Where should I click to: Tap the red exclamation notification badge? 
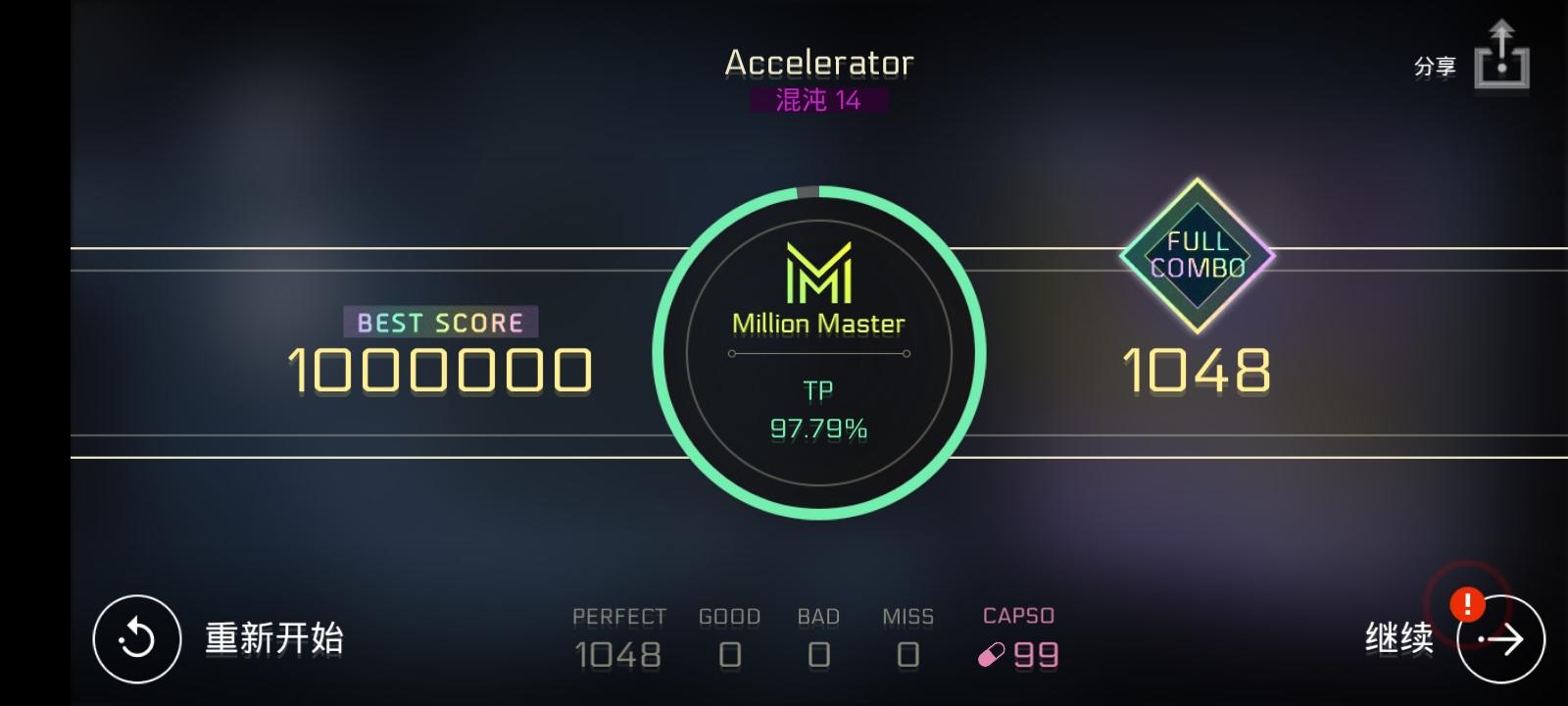[1466, 605]
